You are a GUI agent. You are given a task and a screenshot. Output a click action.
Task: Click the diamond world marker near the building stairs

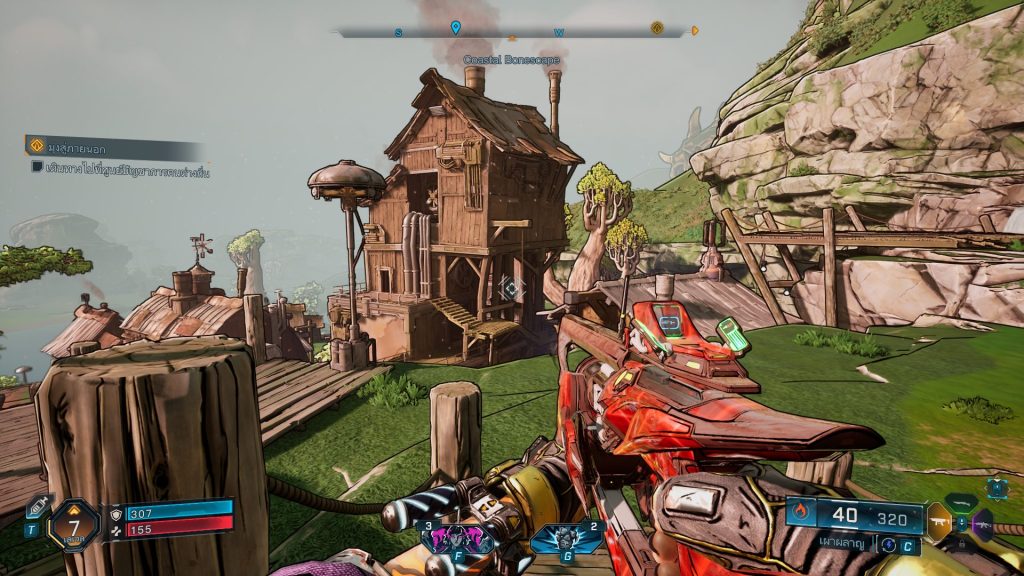[x=511, y=288]
